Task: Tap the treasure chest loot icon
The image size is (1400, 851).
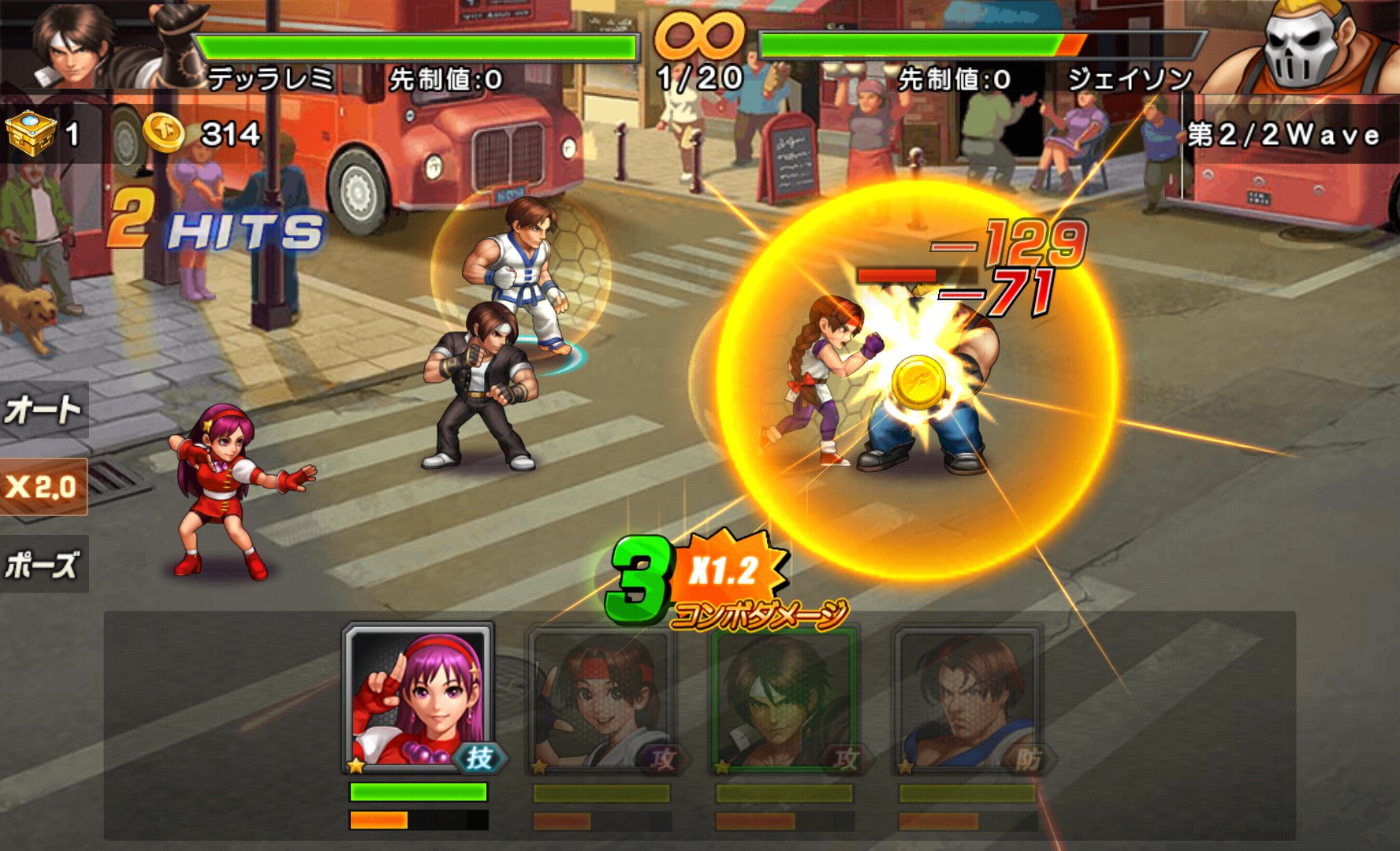Action: [x=31, y=132]
